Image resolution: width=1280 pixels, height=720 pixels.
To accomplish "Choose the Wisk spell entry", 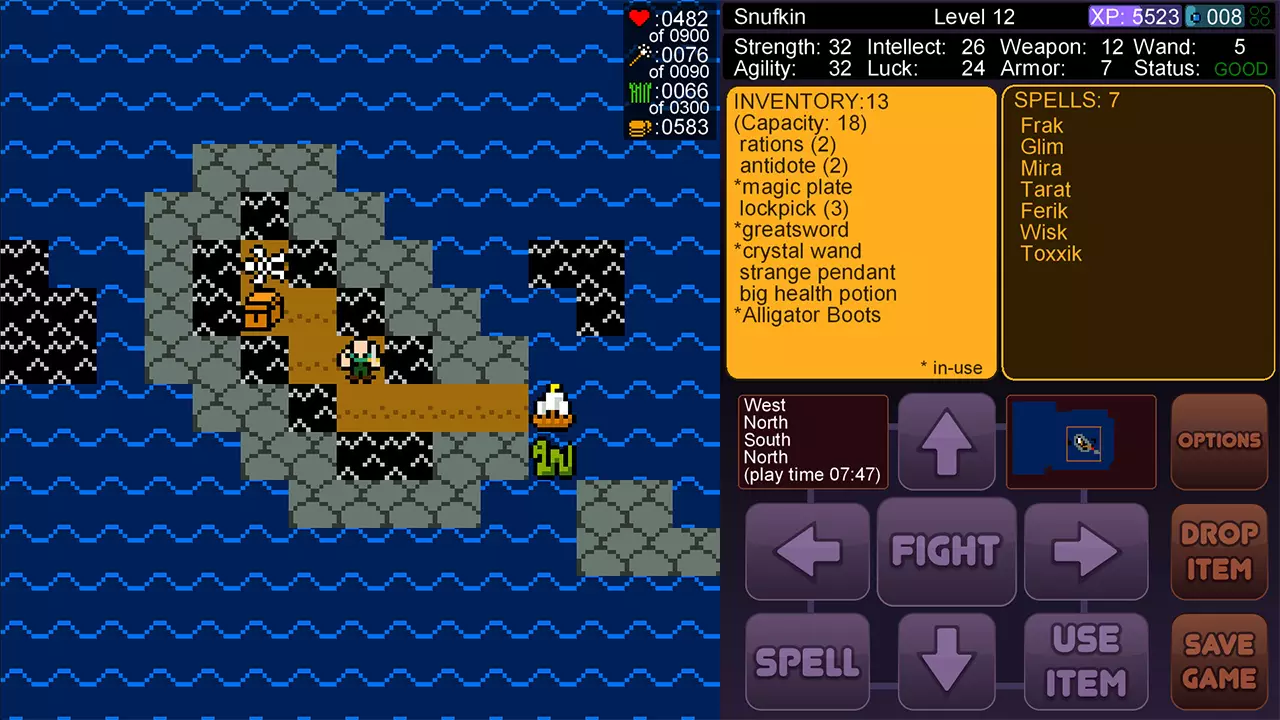I will point(1044,232).
